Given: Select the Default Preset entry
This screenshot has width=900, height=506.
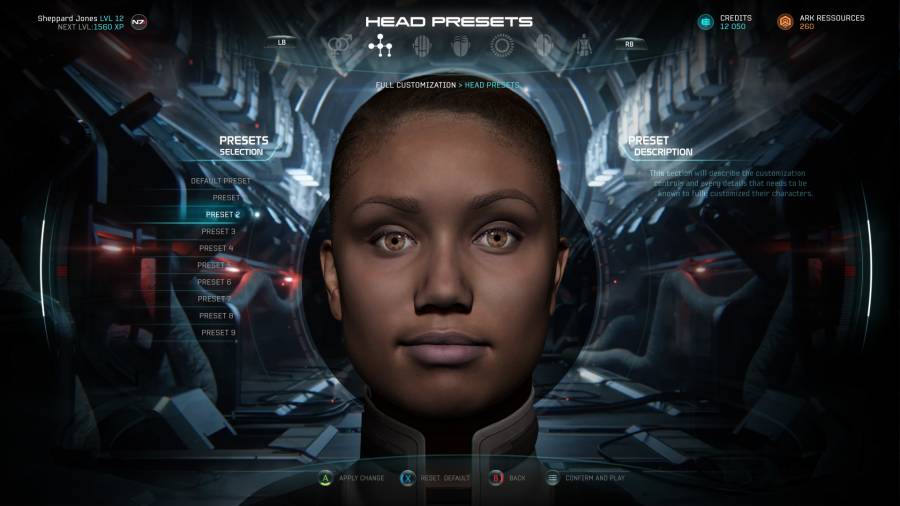Looking at the screenshot, I should [221, 181].
